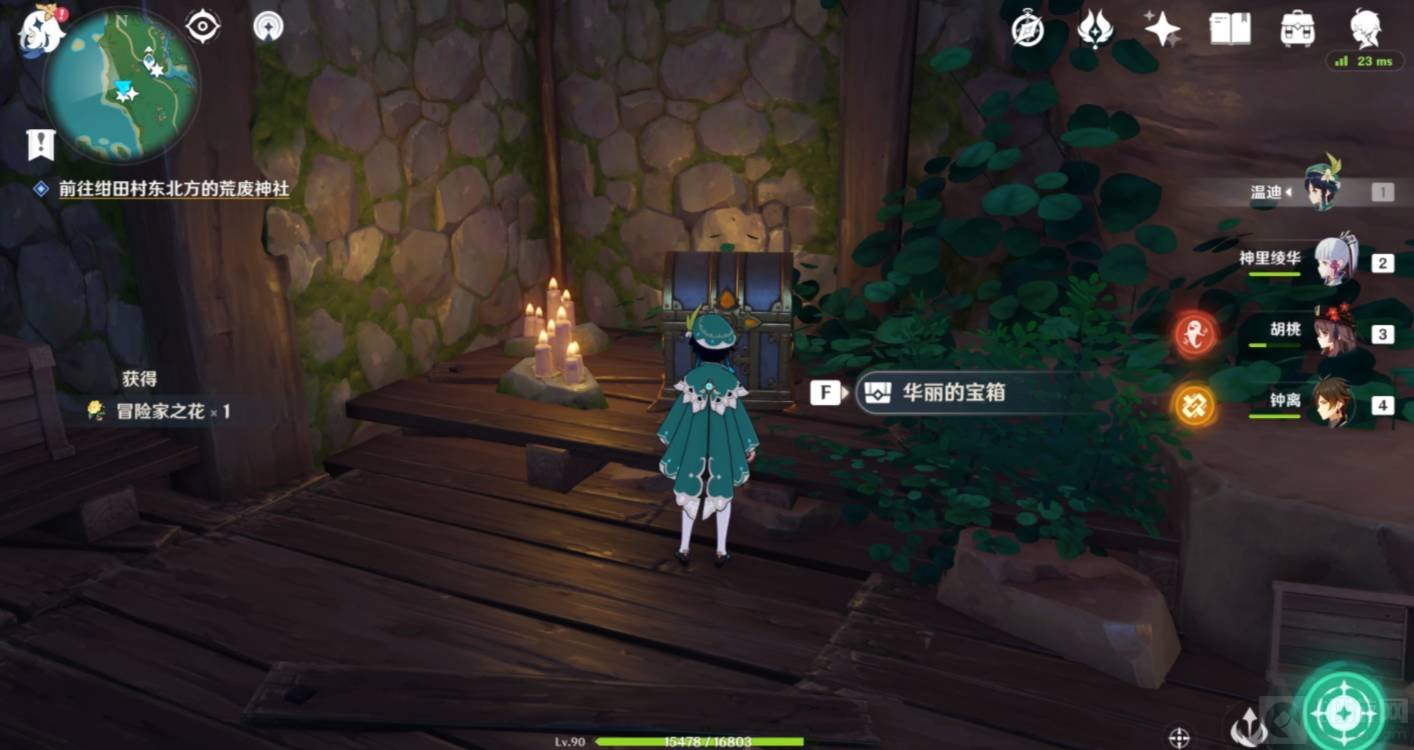The height and width of the screenshot is (750, 1414).
Task: Open the quest log exclamation icon
Action: [40, 146]
